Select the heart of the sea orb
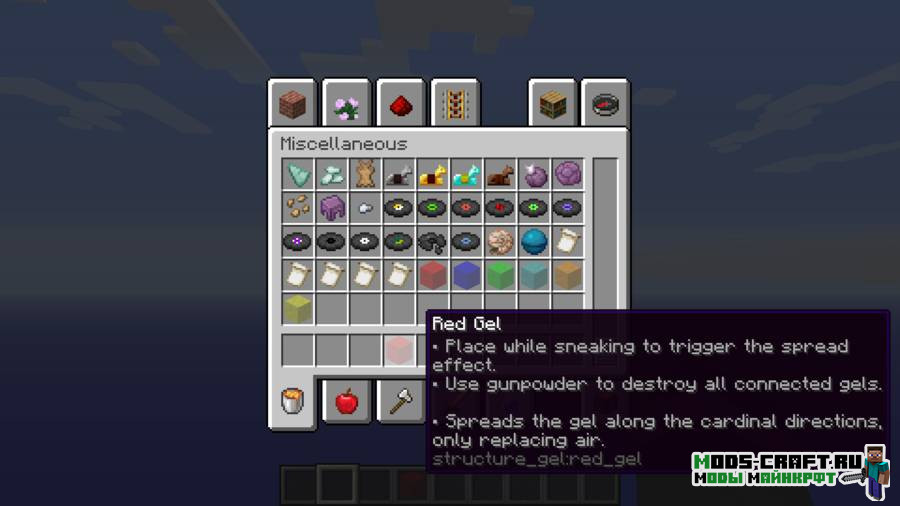Image resolution: width=900 pixels, height=506 pixels. (534, 242)
